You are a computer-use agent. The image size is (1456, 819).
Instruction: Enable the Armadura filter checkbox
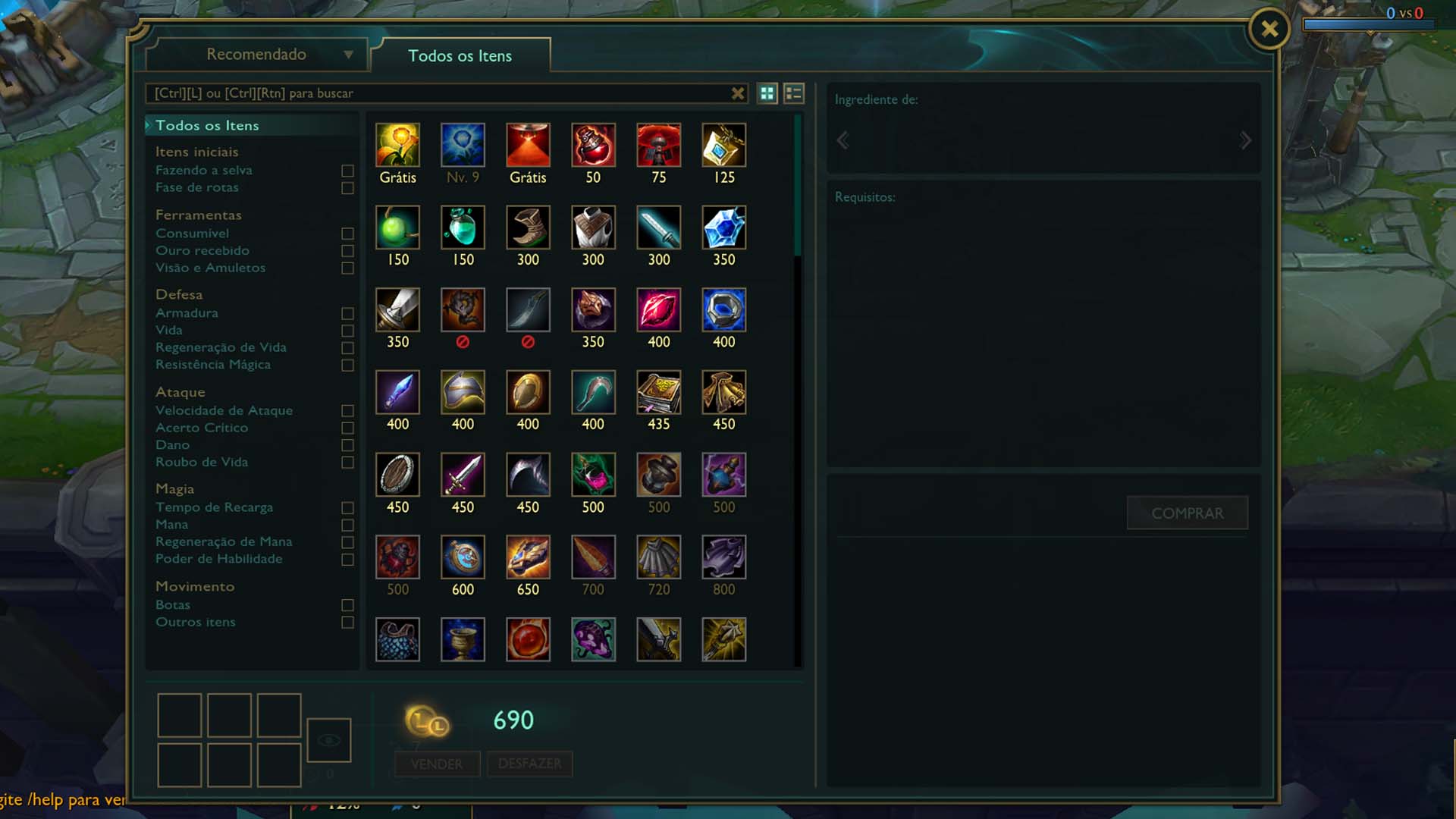tap(347, 313)
